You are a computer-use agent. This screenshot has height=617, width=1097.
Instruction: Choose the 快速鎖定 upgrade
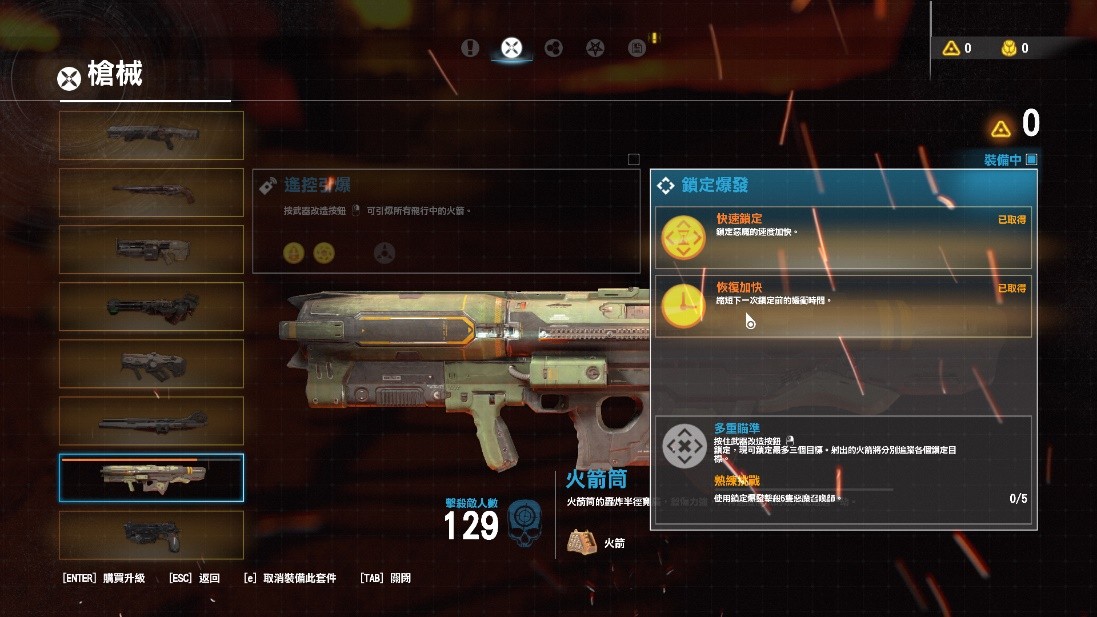[x=843, y=237]
